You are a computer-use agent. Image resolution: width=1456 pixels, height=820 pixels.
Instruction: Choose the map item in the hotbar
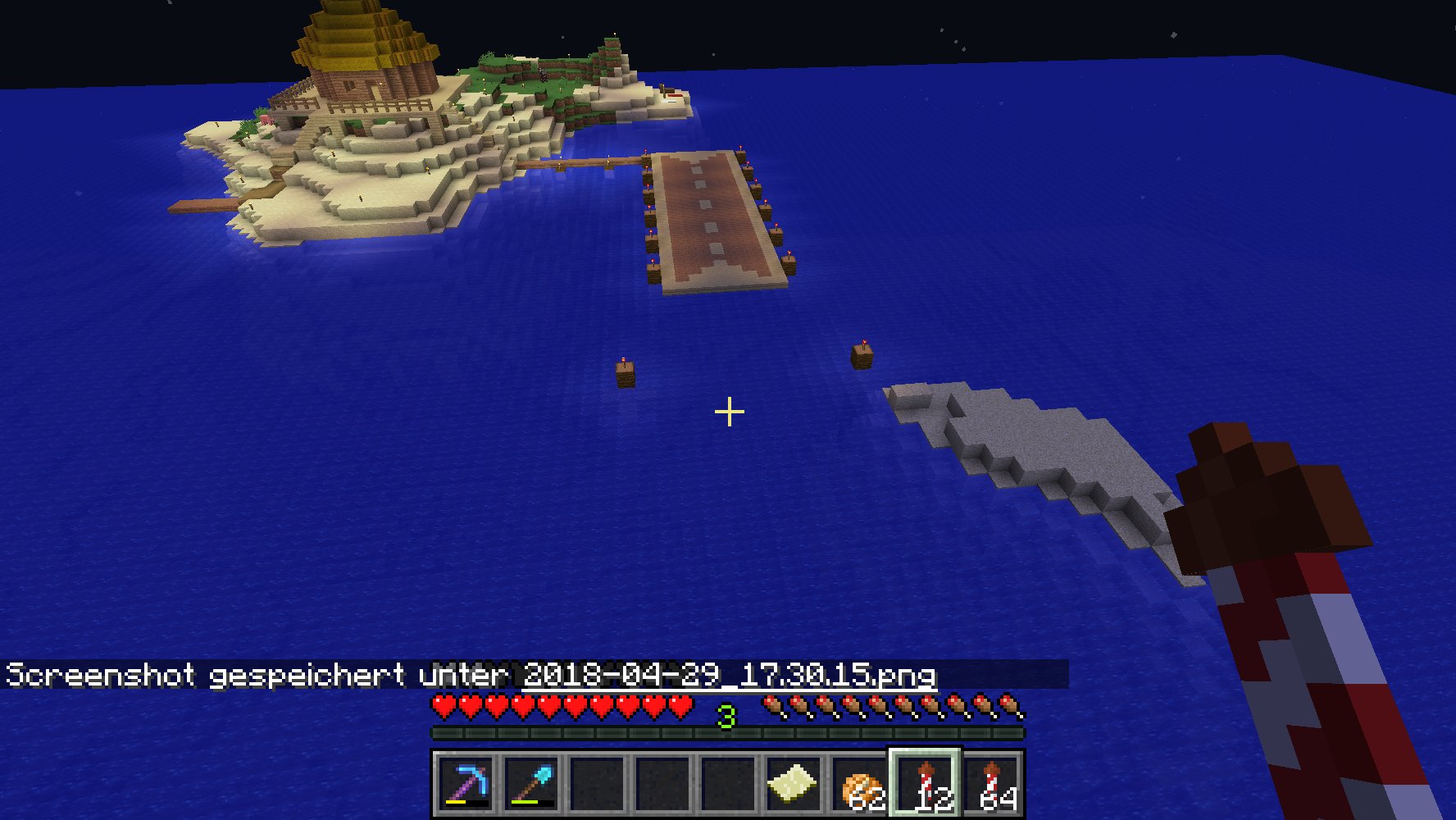(x=794, y=784)
